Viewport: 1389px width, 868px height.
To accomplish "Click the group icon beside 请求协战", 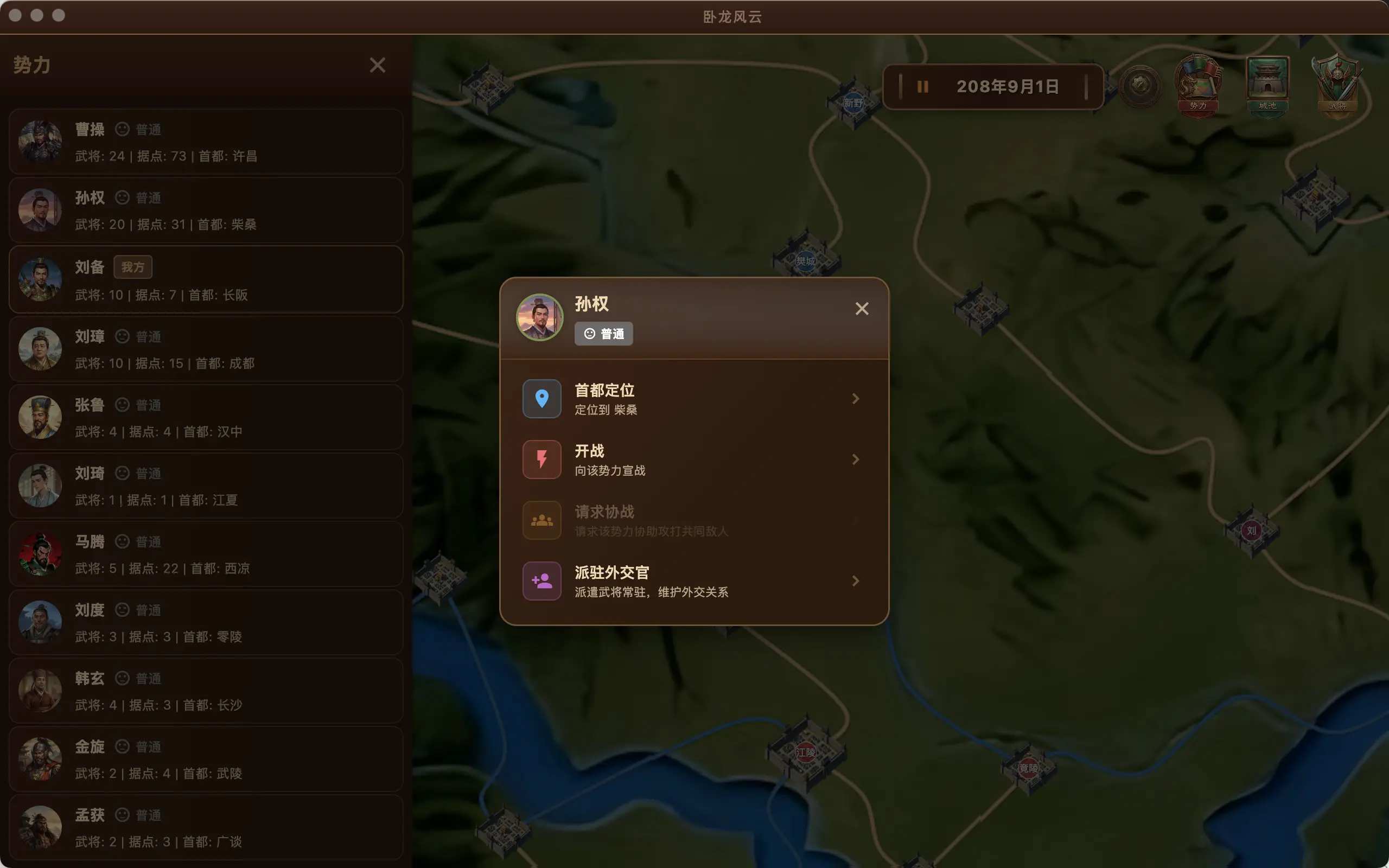I will tap(541, 520).
